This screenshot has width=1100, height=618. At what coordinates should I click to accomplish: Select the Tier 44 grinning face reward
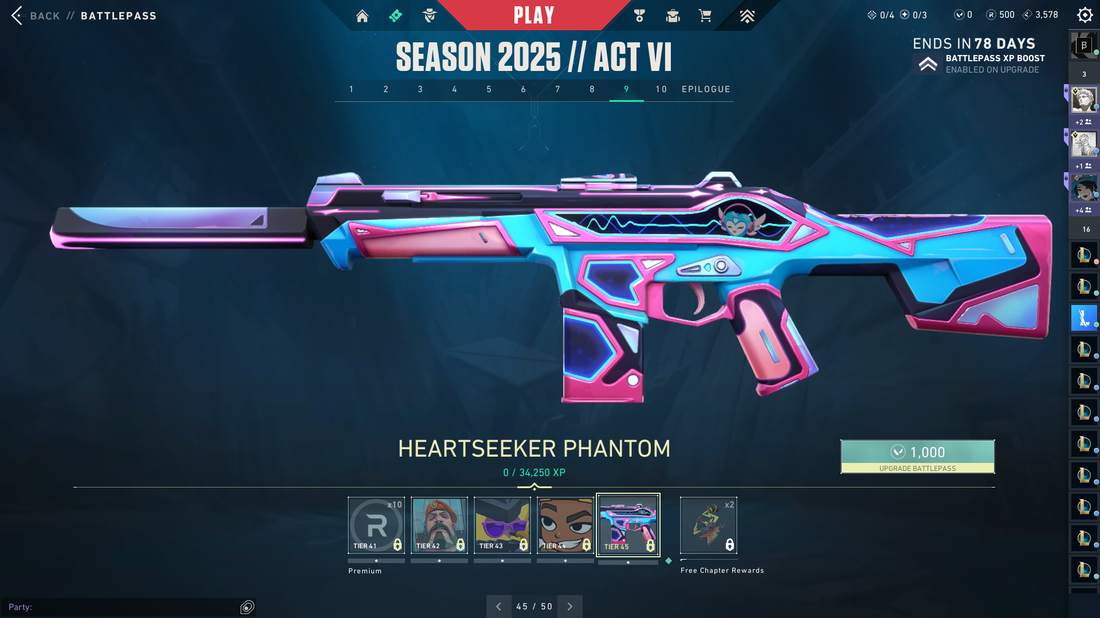tap(565, 525)
